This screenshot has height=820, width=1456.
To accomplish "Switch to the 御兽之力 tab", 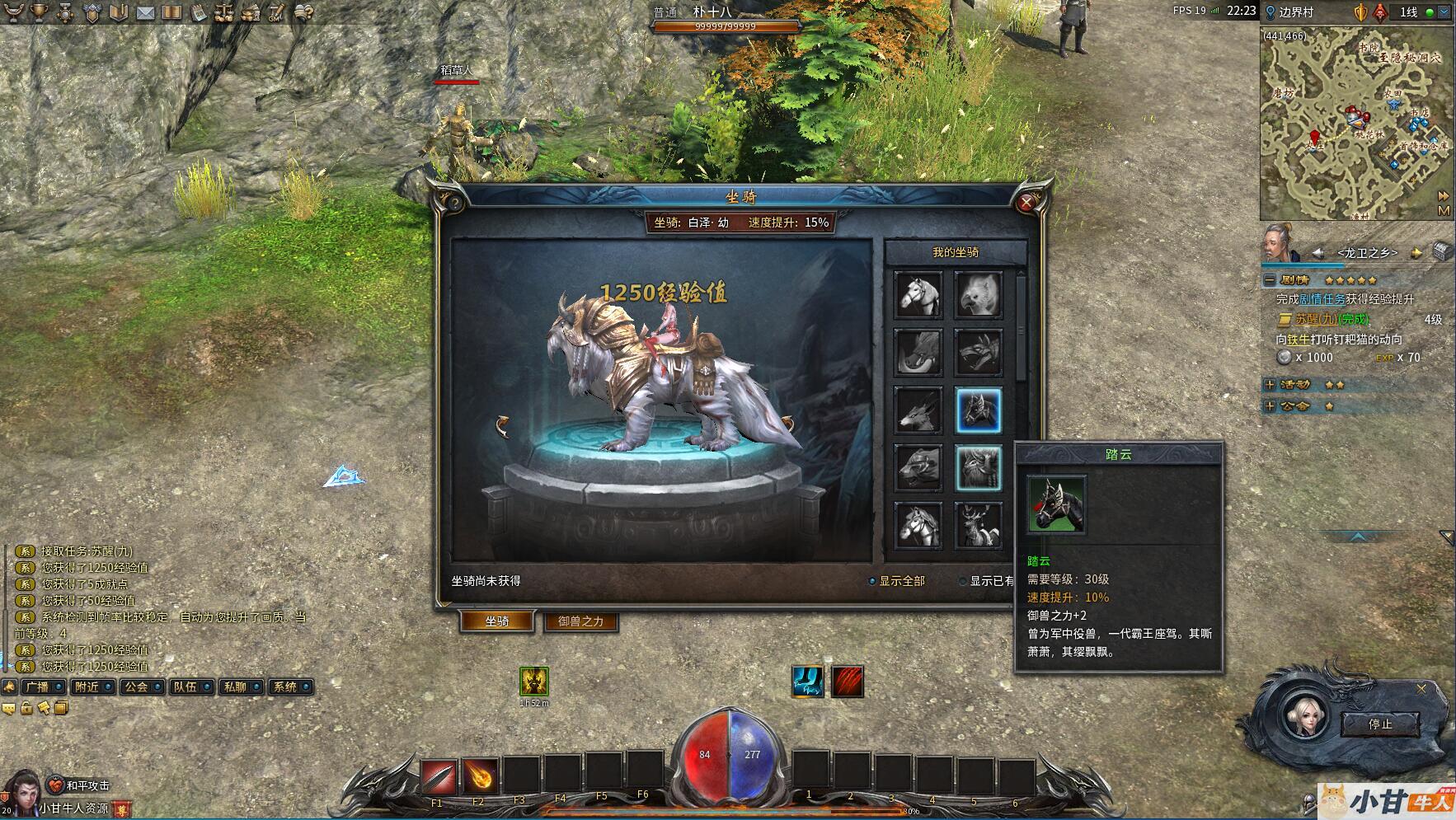I will 580,621.
